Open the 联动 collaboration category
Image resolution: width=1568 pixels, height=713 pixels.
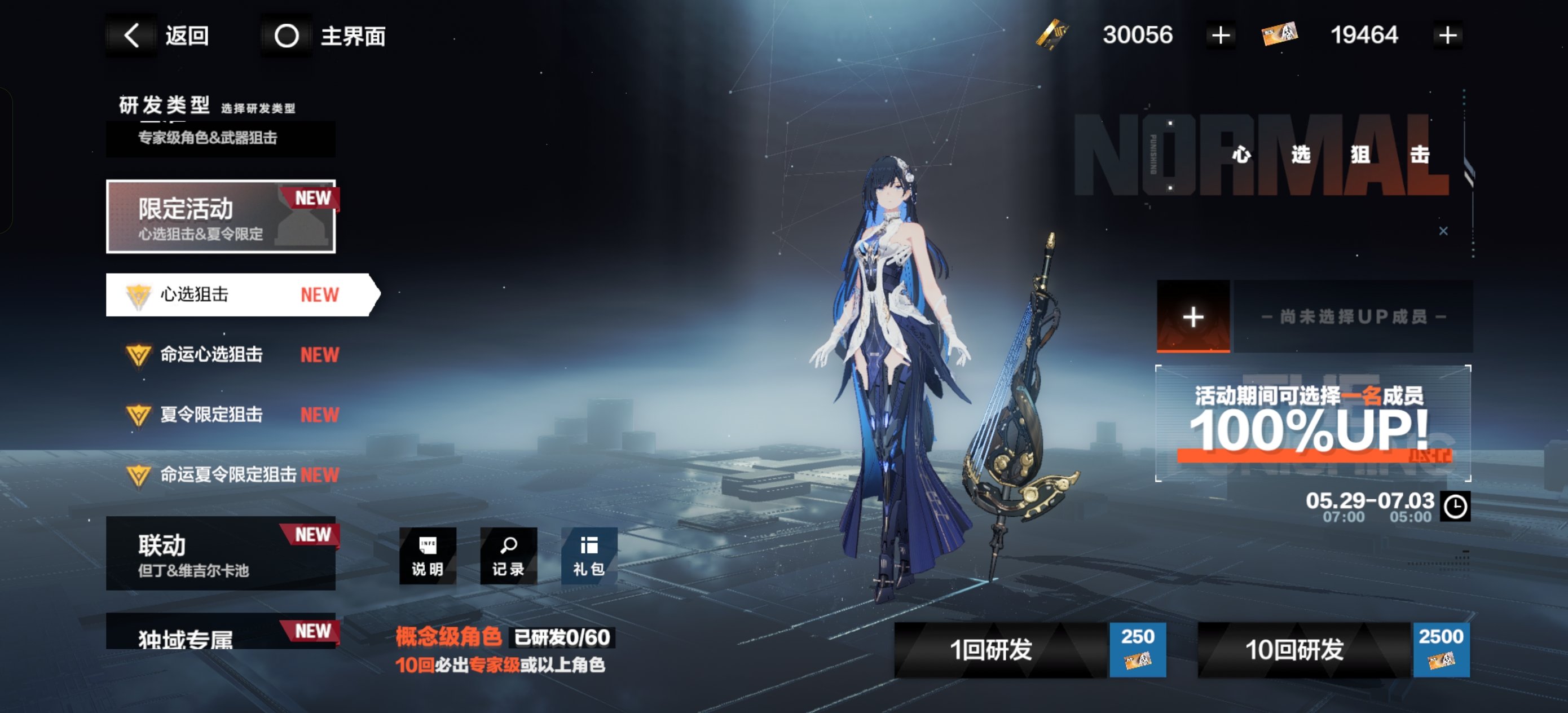click(x=221, y=553)
